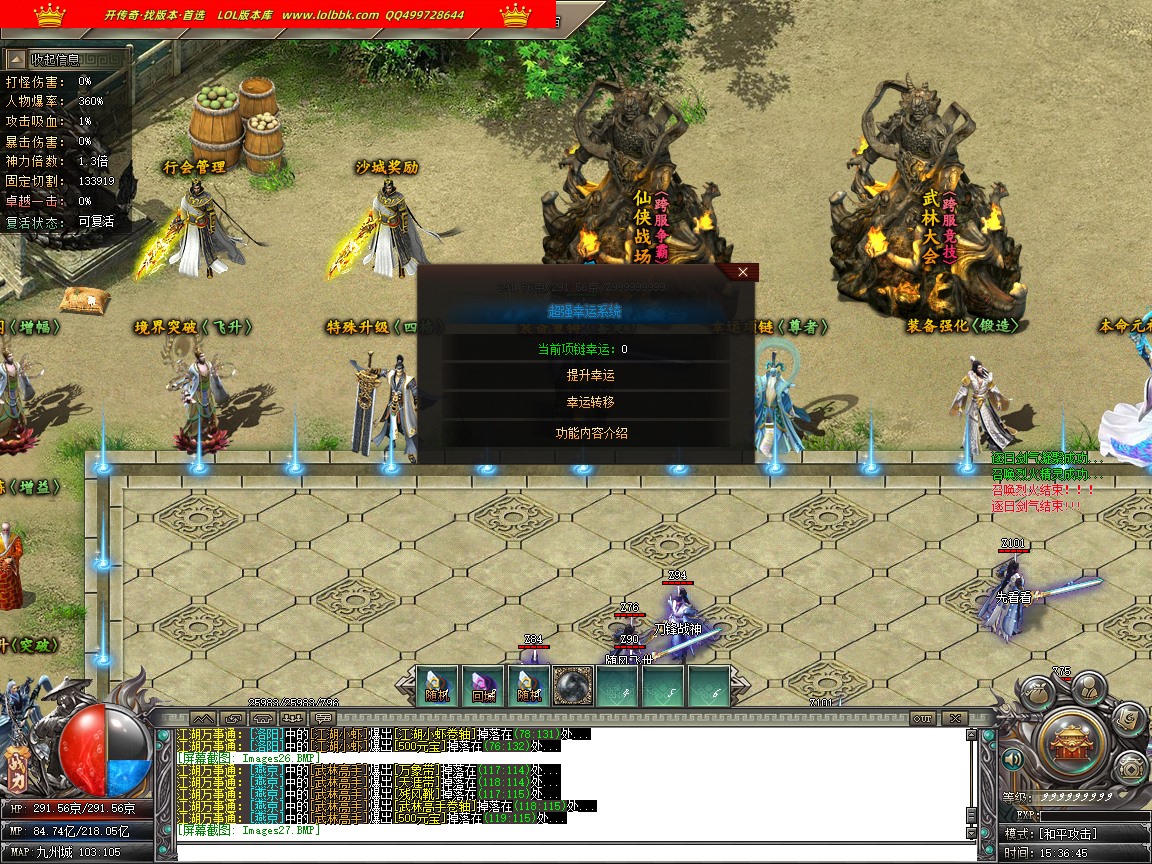This screenshot has height=864, width=1152.
Task: Close the lucky system dialog
Action: [742, 272]
